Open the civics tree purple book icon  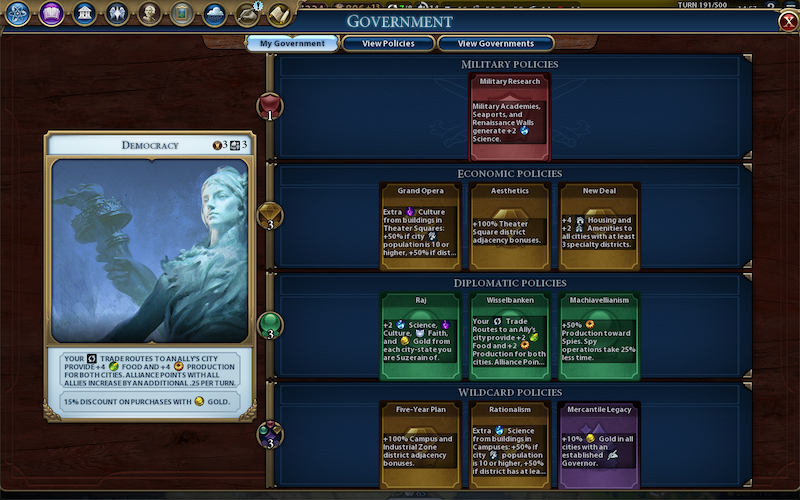(51, 14)
